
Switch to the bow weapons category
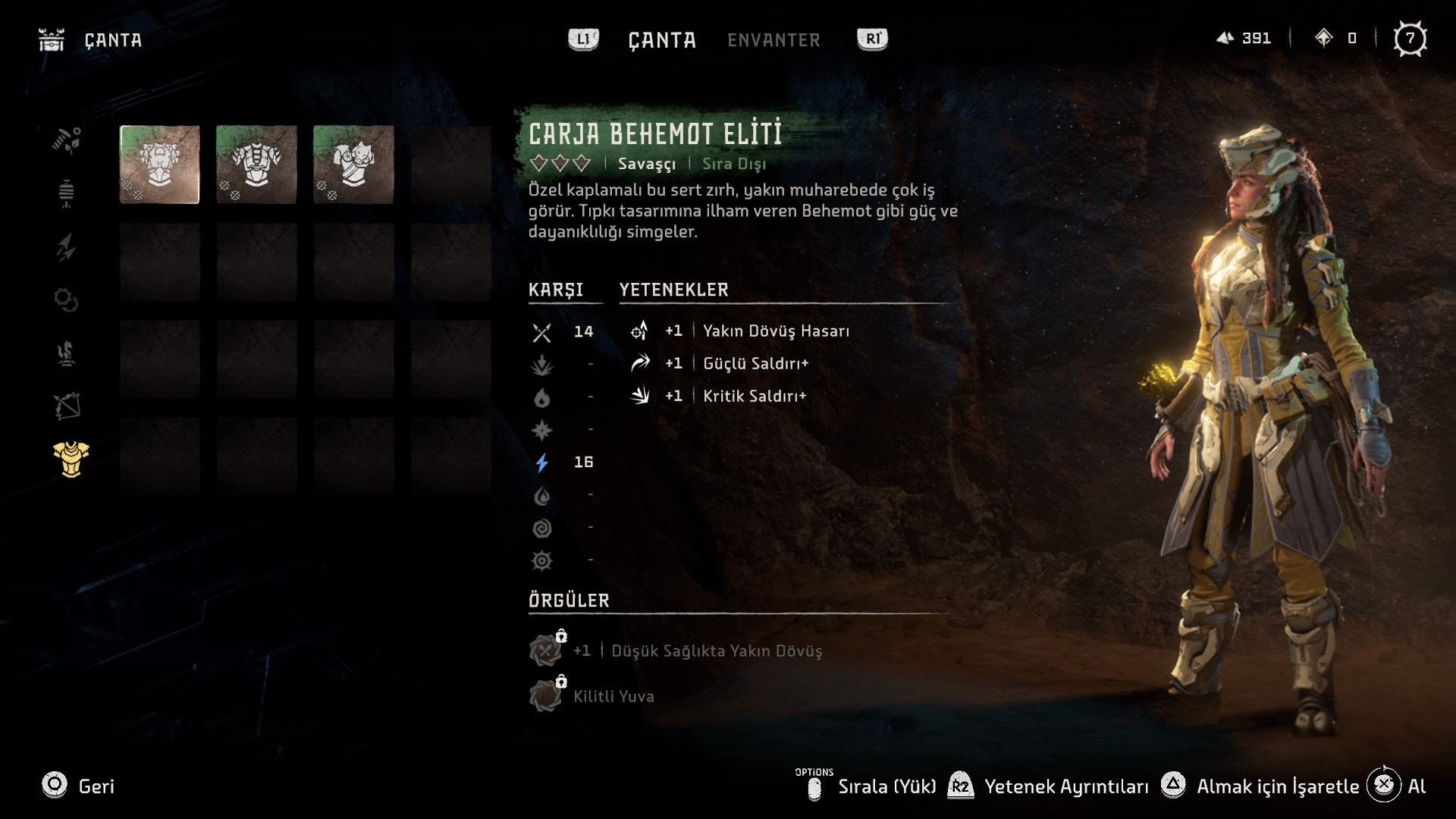(x=67, y=406)
